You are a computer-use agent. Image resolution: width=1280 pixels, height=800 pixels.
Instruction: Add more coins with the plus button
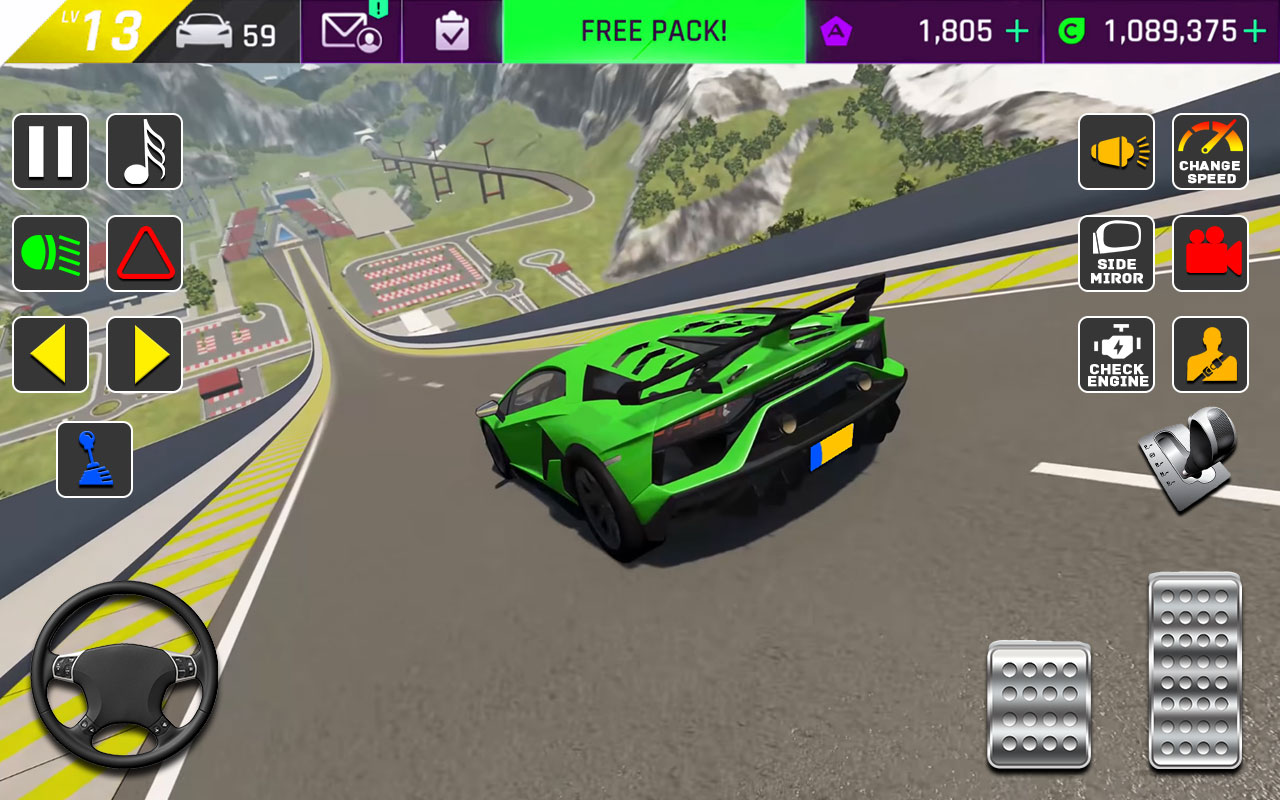tap(1254, 31)
